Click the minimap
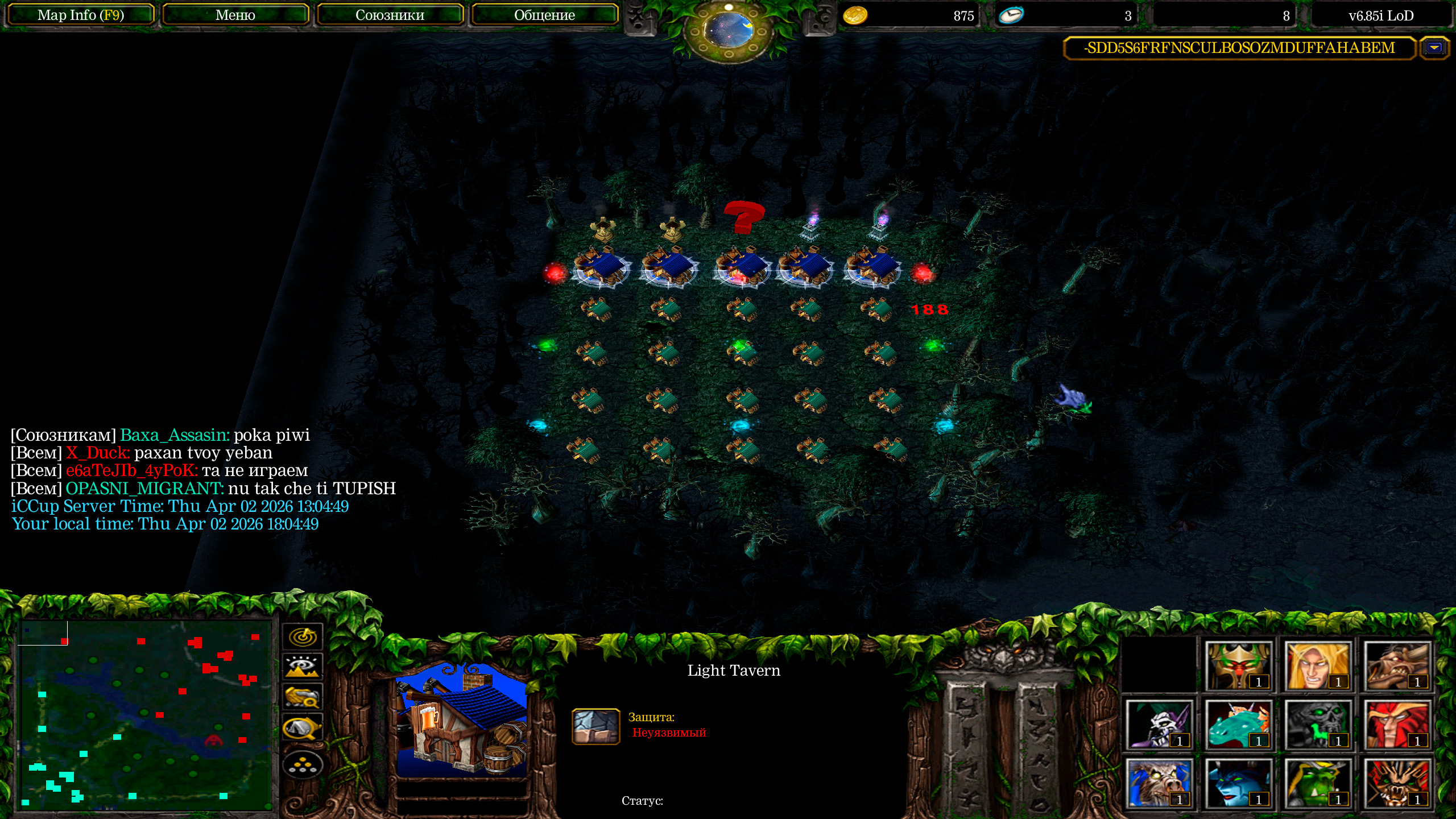This screenshot has width=1456, height=819. (146, 714)
